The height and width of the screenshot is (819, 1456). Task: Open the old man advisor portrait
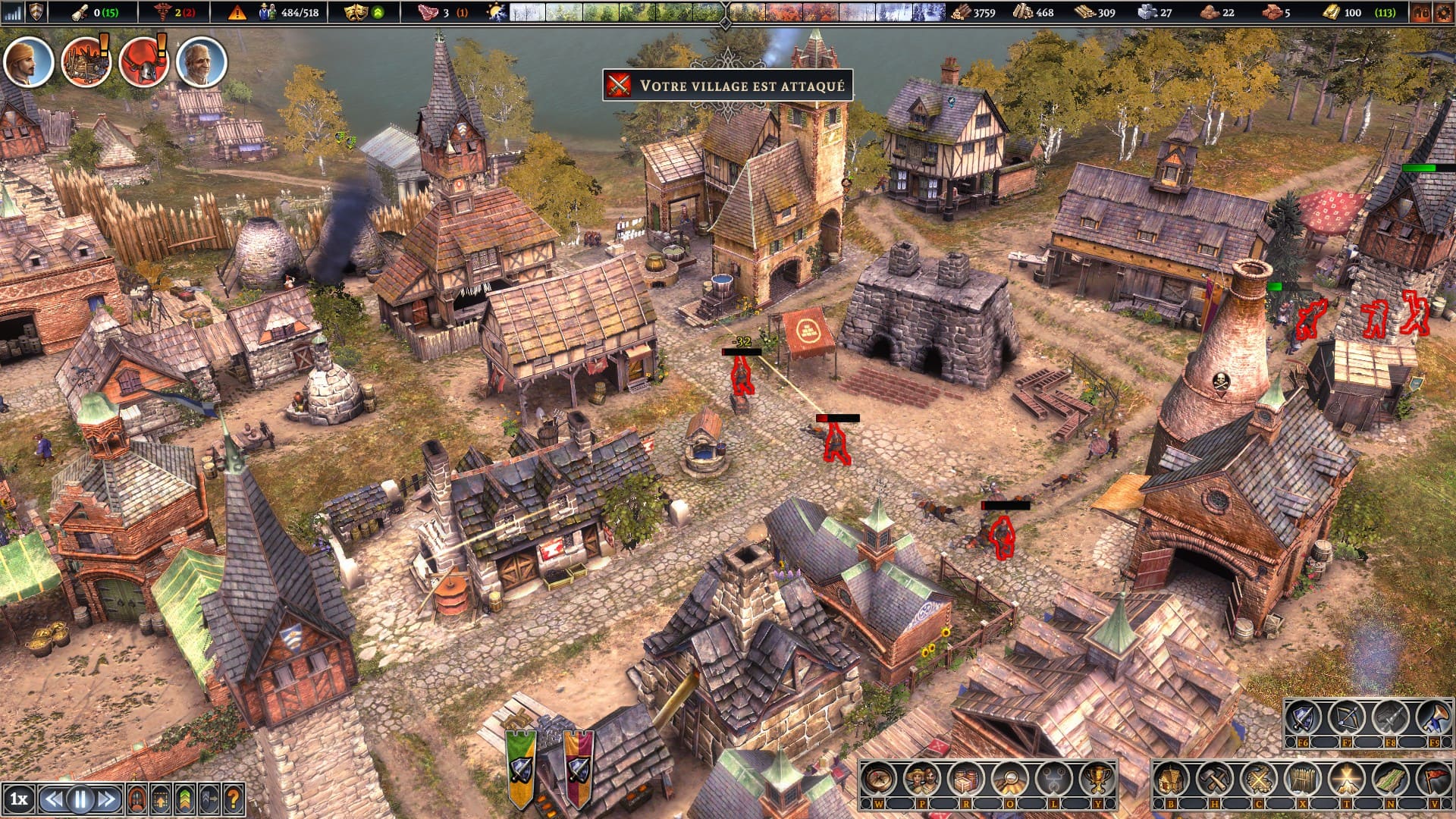[x=202, y=62]
